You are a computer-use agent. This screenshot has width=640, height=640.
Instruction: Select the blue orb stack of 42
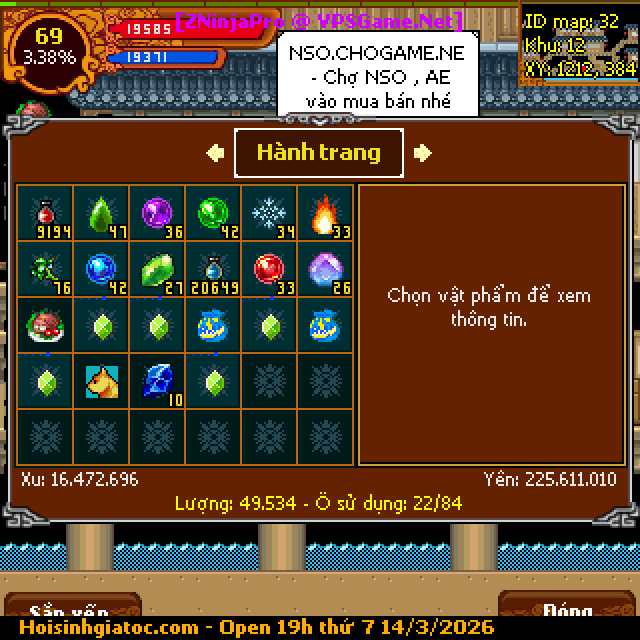pyautogui.click(x=101, y=269)
